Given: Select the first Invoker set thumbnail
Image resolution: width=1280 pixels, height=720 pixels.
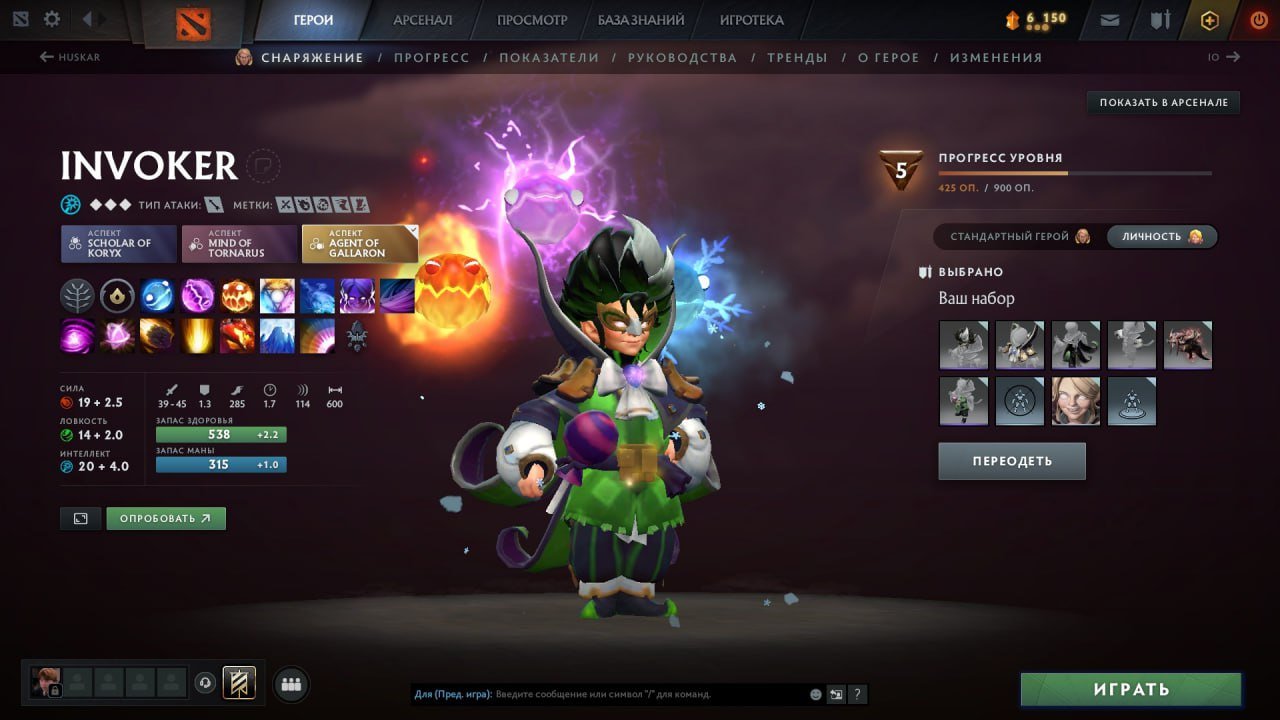Looking at the screenshot, I should 963,345.
